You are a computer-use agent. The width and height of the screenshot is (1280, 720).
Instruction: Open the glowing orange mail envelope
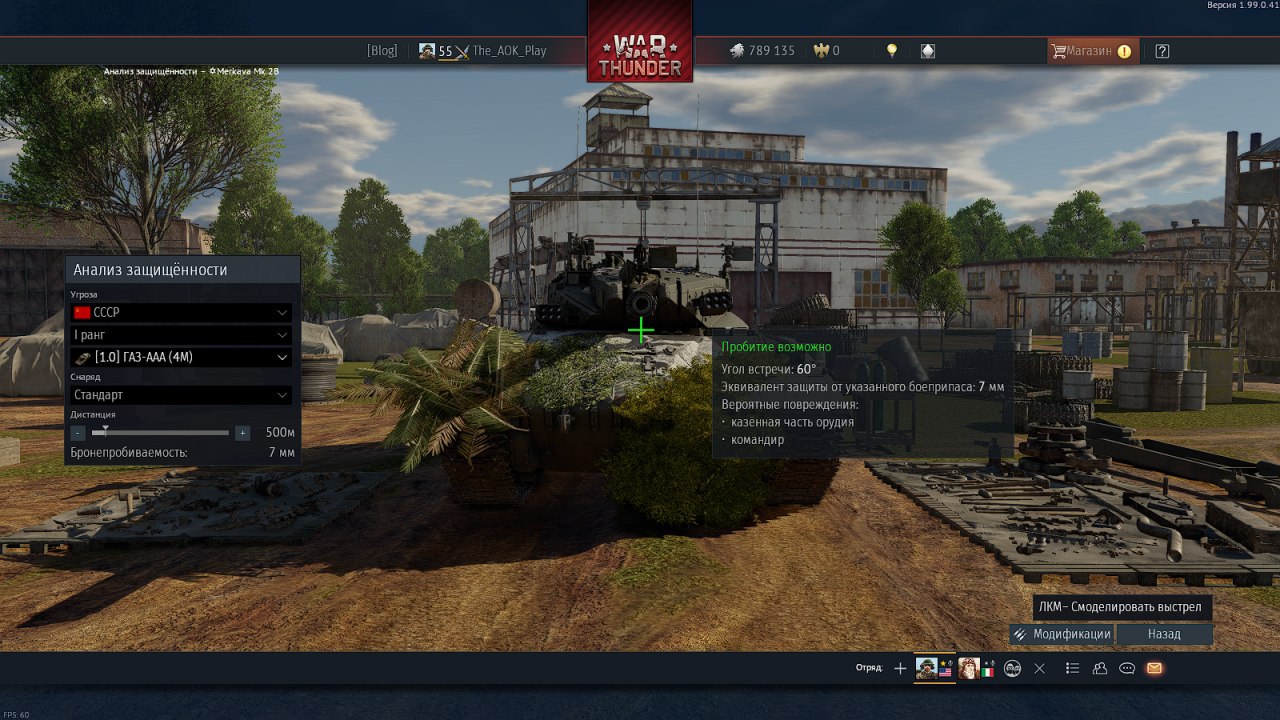click(1154, 668)
